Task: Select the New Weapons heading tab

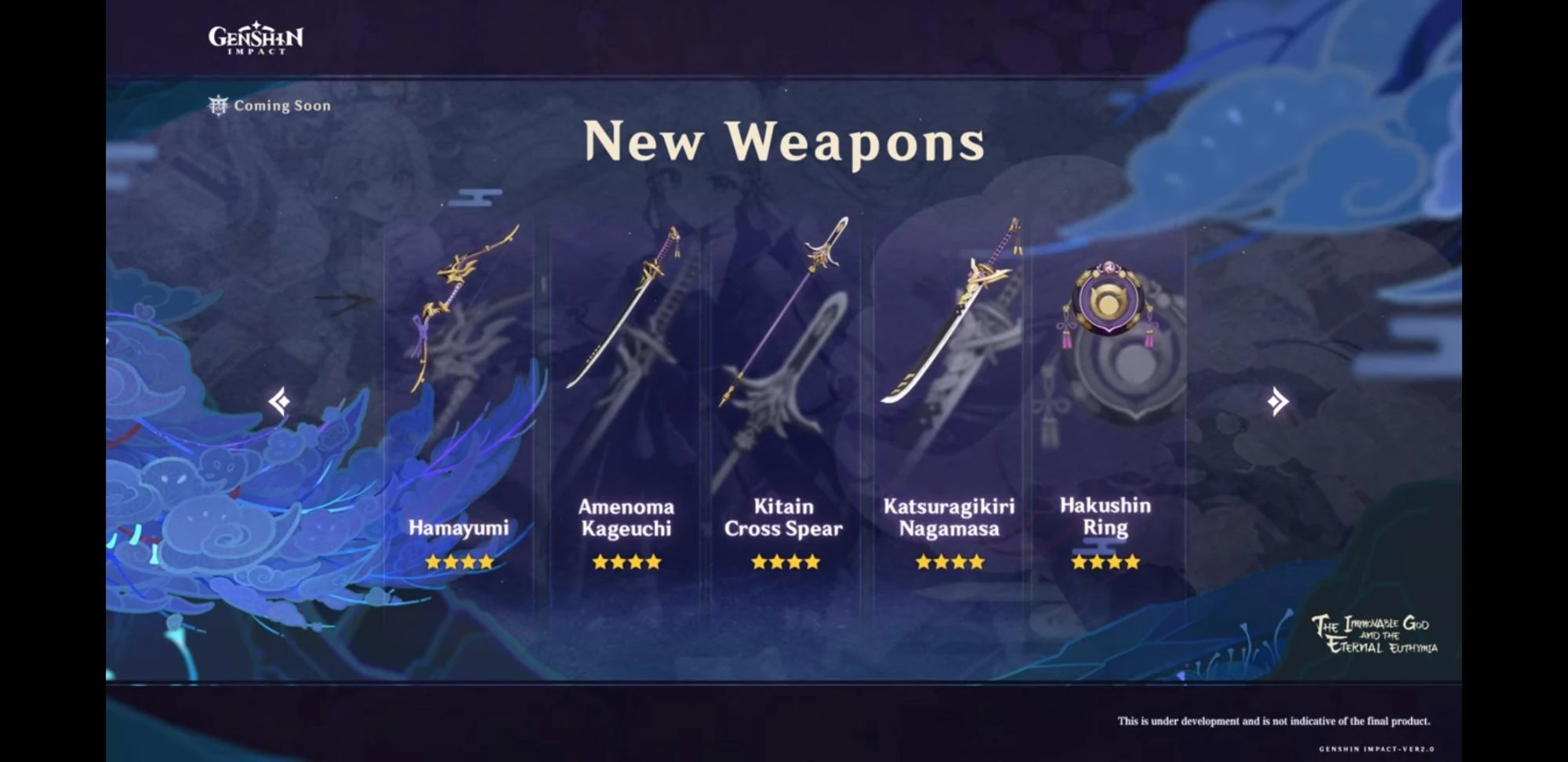Action: click(x=784, y=143)
